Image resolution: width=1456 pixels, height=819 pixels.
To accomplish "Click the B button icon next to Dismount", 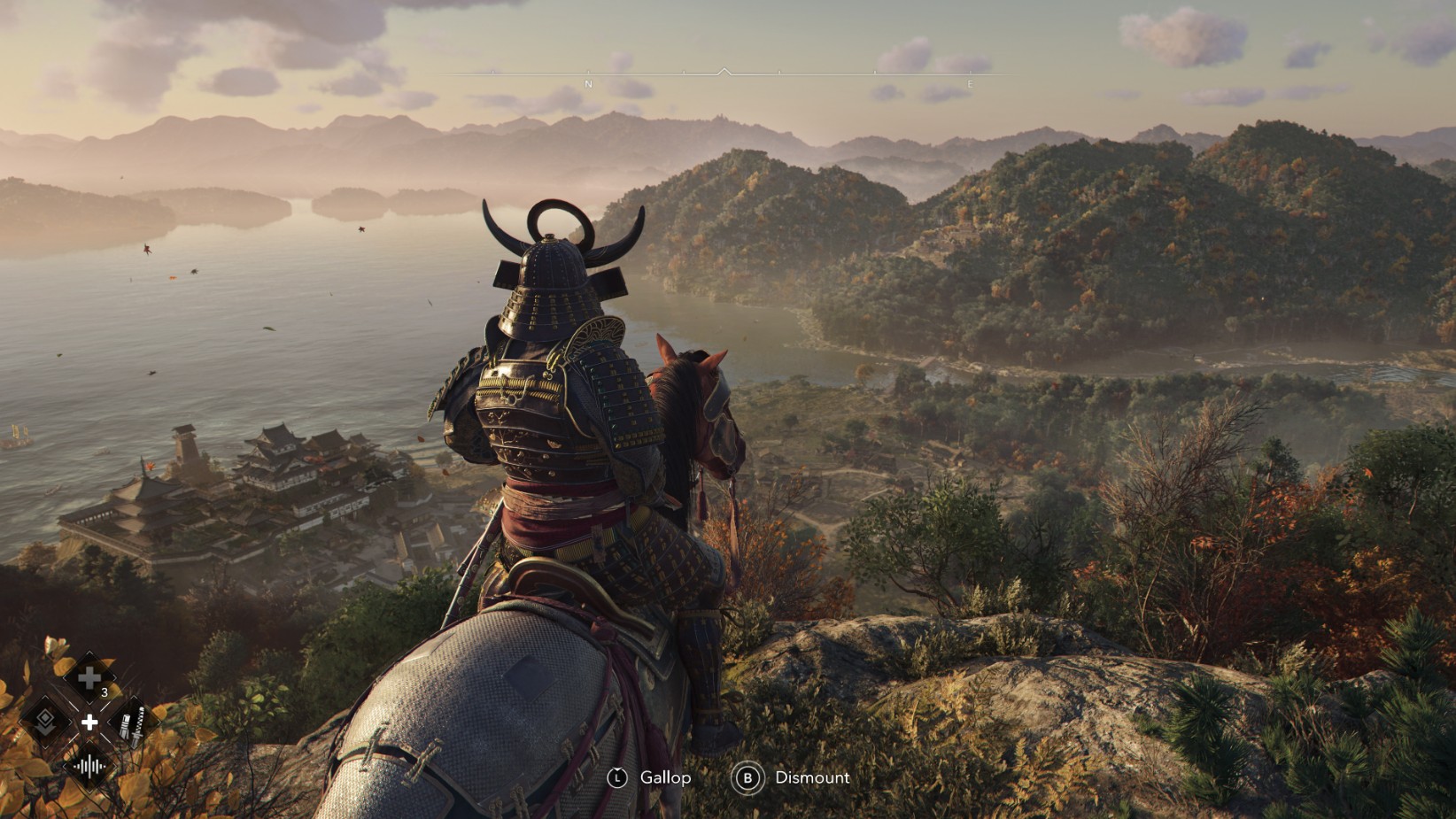I will [x=749, y=778].
